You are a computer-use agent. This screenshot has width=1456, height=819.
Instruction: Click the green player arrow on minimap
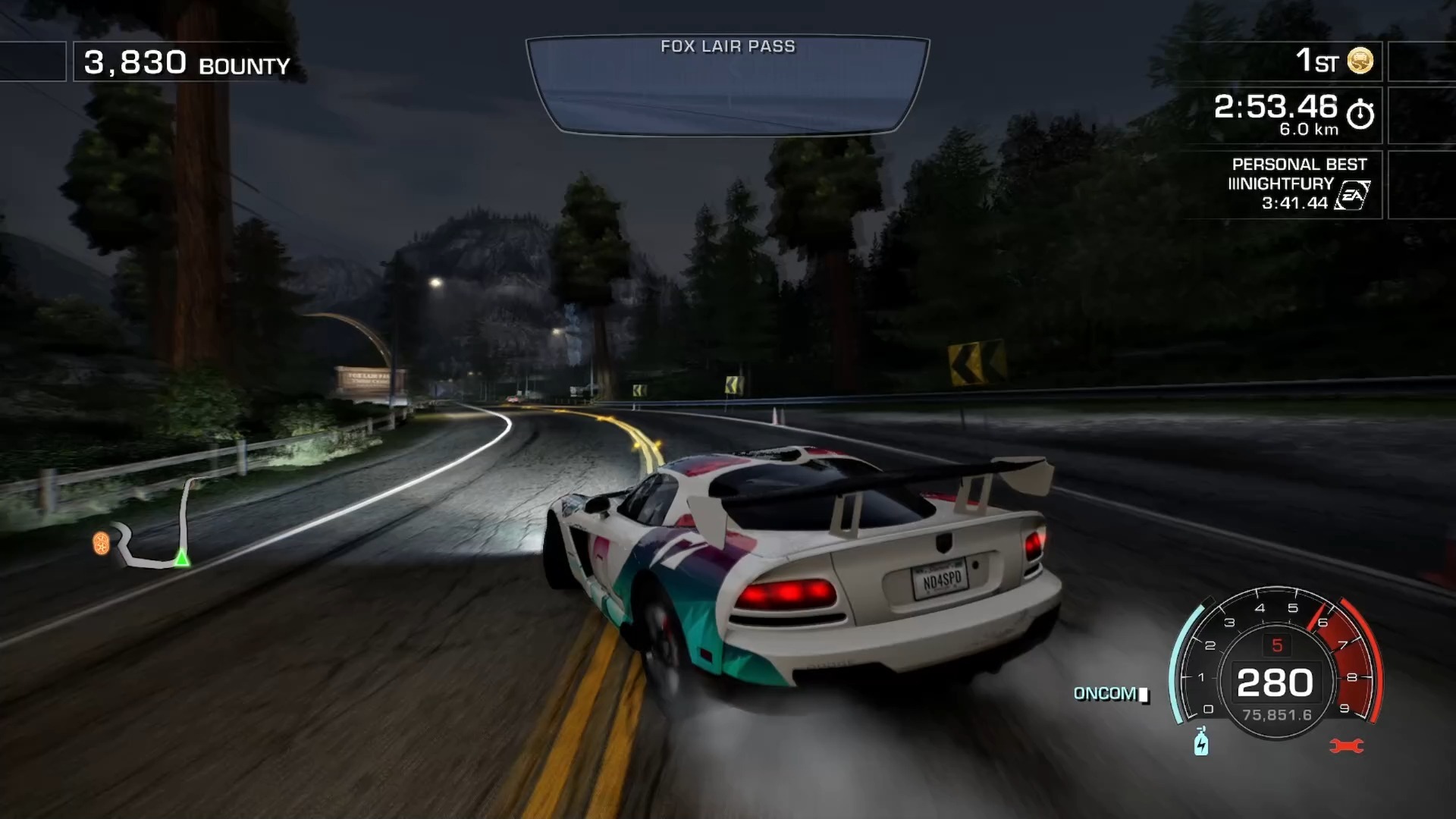[182, 559]
